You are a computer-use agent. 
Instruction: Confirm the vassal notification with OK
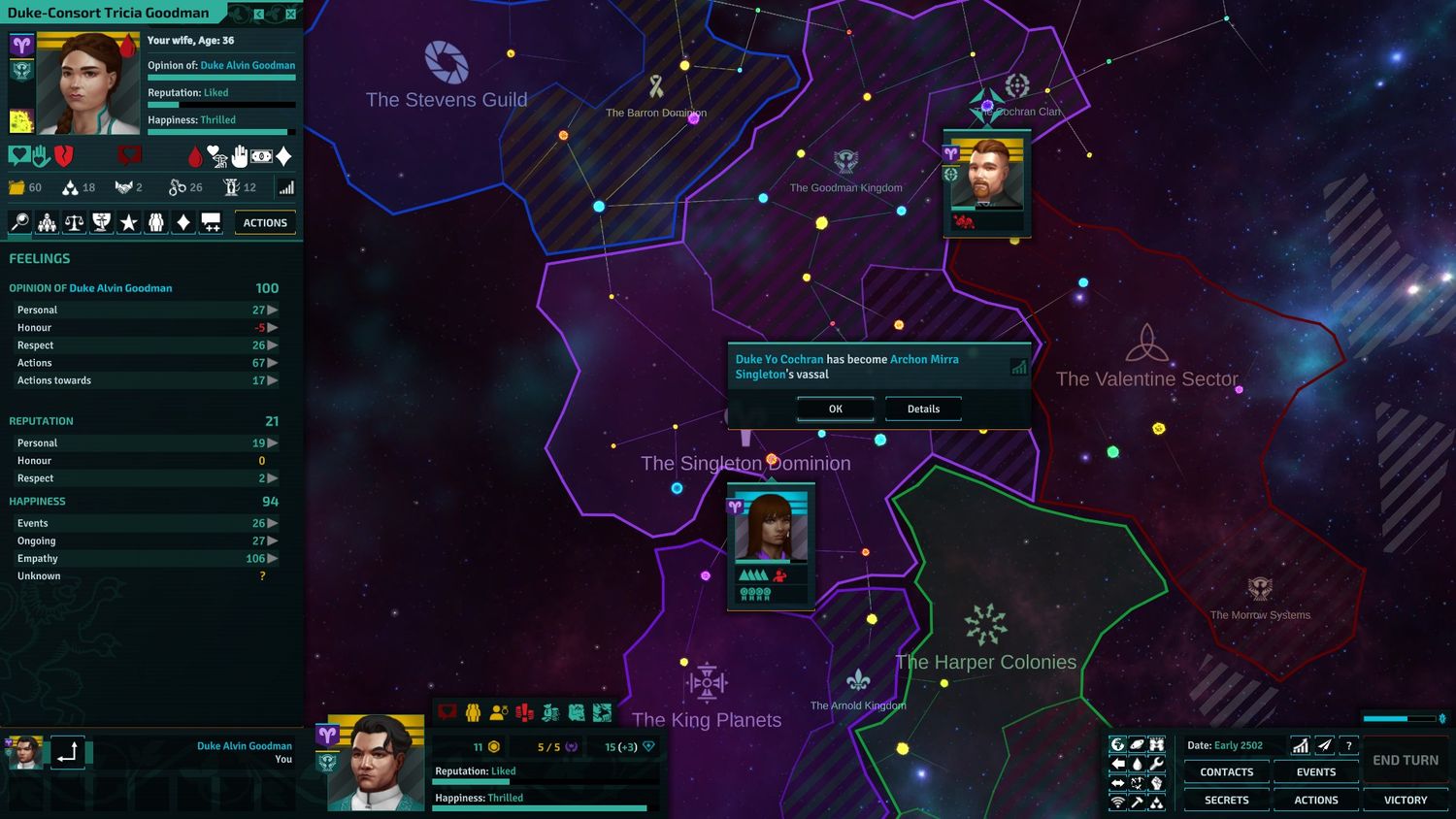point(835,409)
